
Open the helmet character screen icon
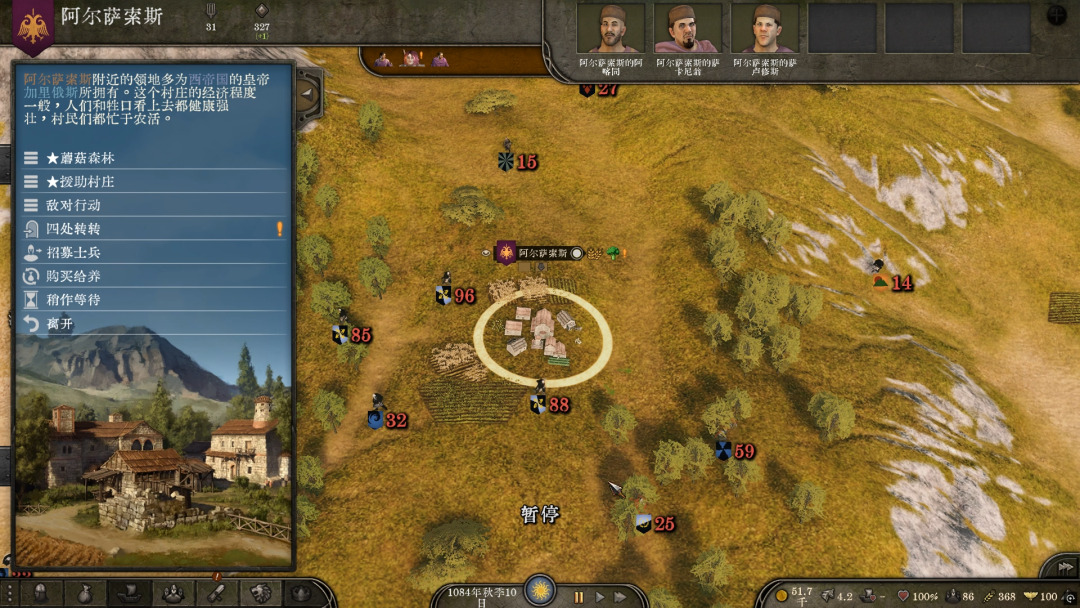click(41, 592)
